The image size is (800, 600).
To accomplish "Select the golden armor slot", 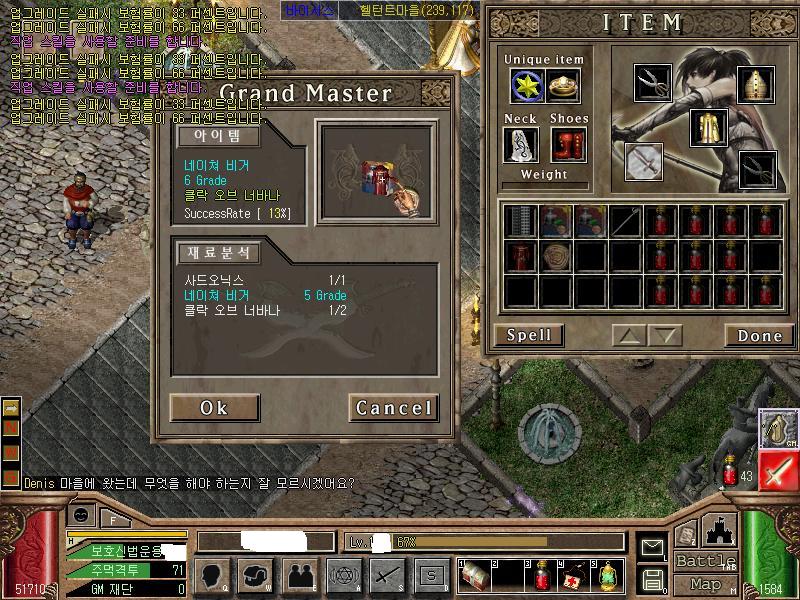I will pyautogui.click(x=708, y=128).
